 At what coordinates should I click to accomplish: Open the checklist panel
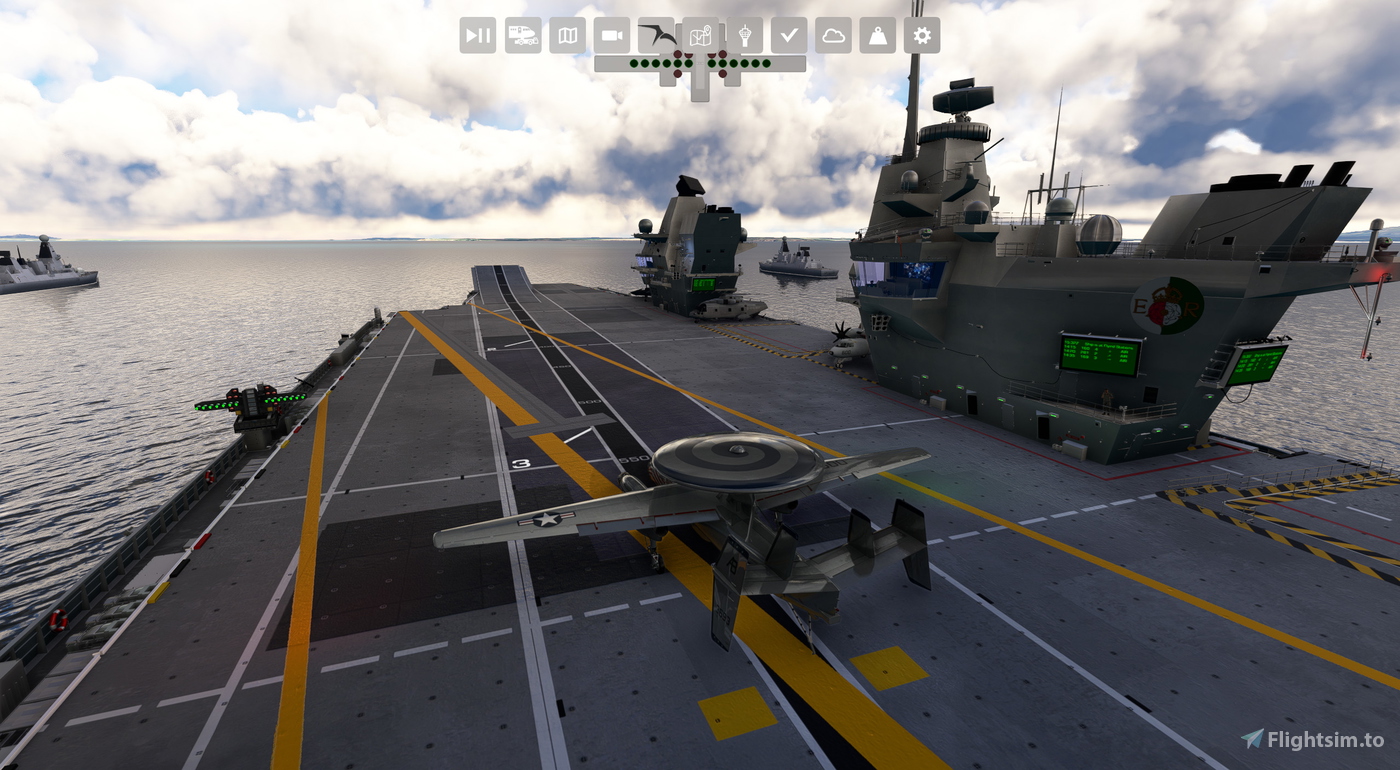click(789, 35)
